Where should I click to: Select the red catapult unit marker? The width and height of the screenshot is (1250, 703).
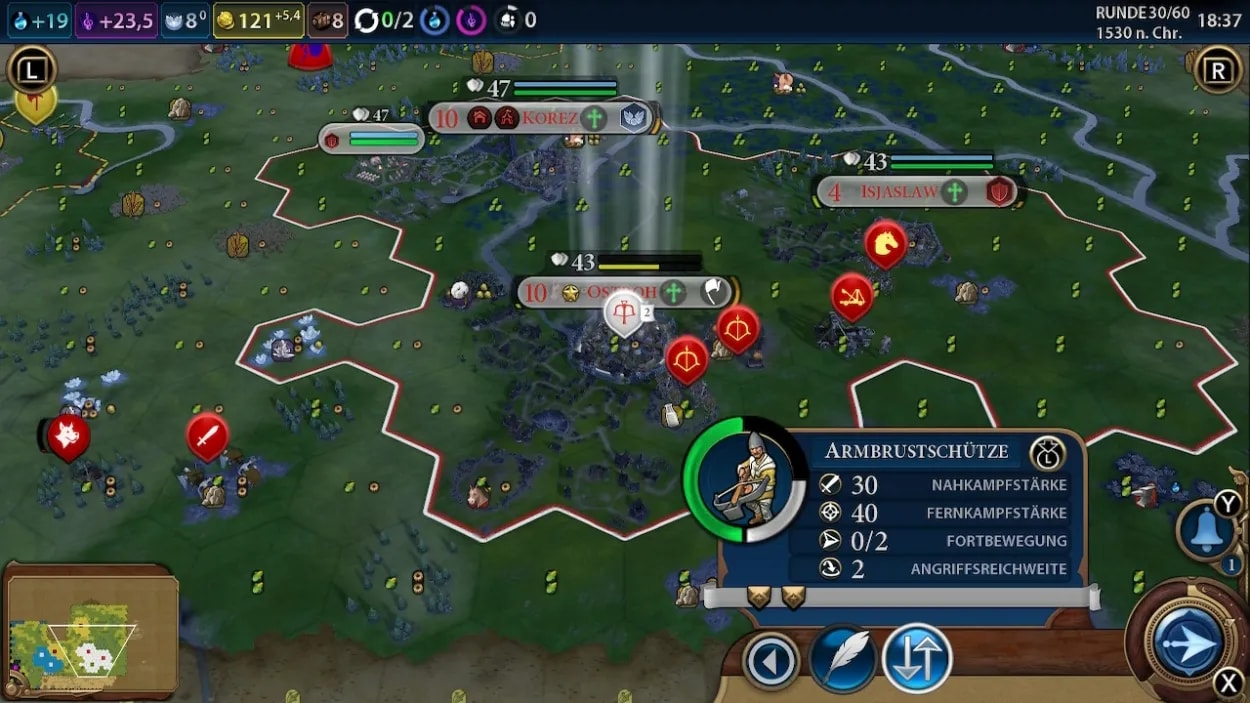(x=852, y=295)
